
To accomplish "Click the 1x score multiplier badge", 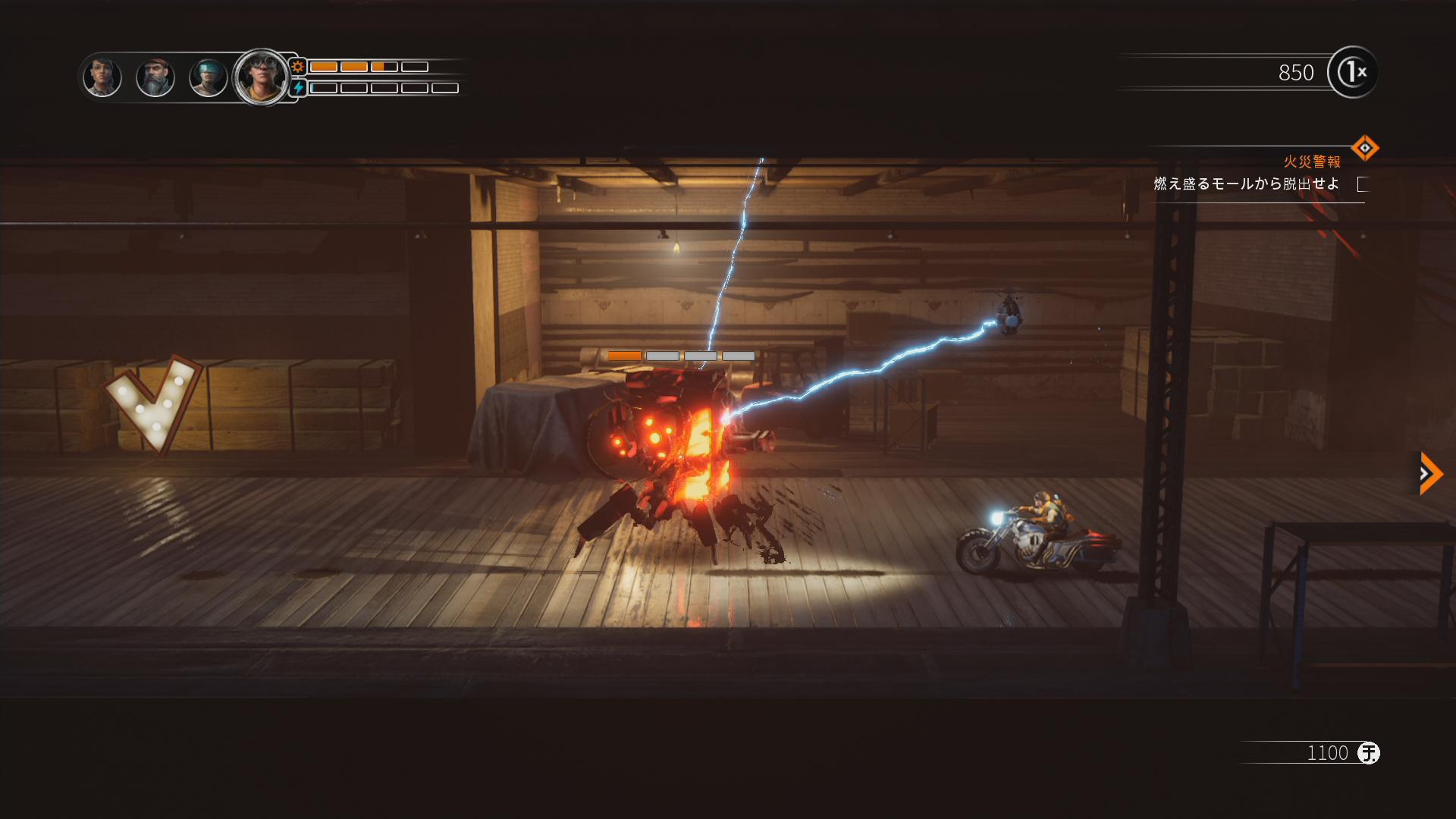I will [x=1353, y=73].
